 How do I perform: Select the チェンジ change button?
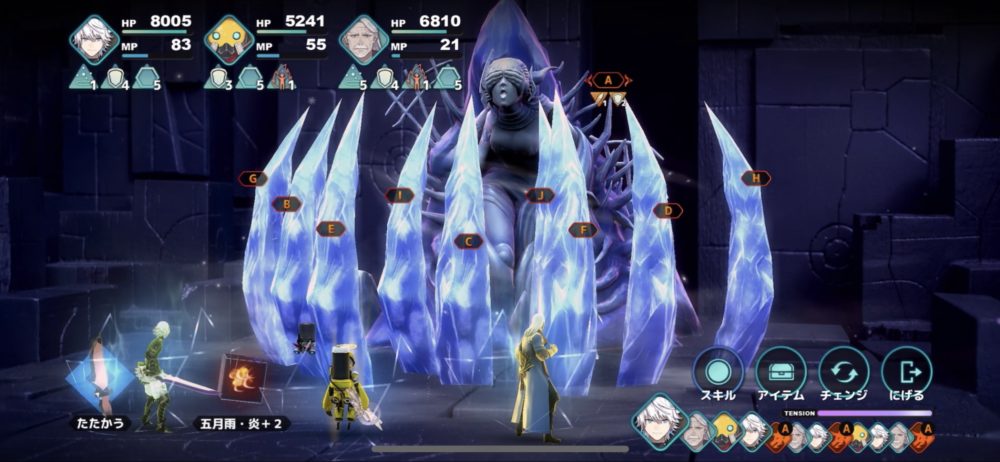pos(843,371)
